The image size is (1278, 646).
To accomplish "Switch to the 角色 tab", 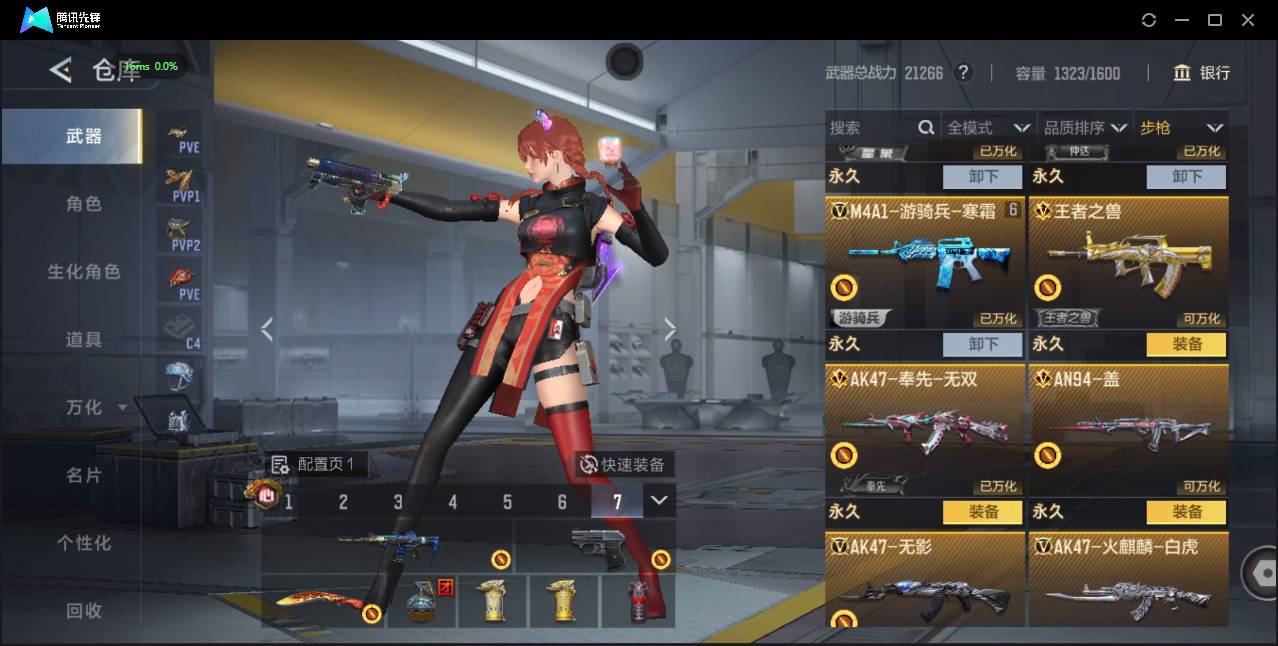I will (x=84, y=204).
